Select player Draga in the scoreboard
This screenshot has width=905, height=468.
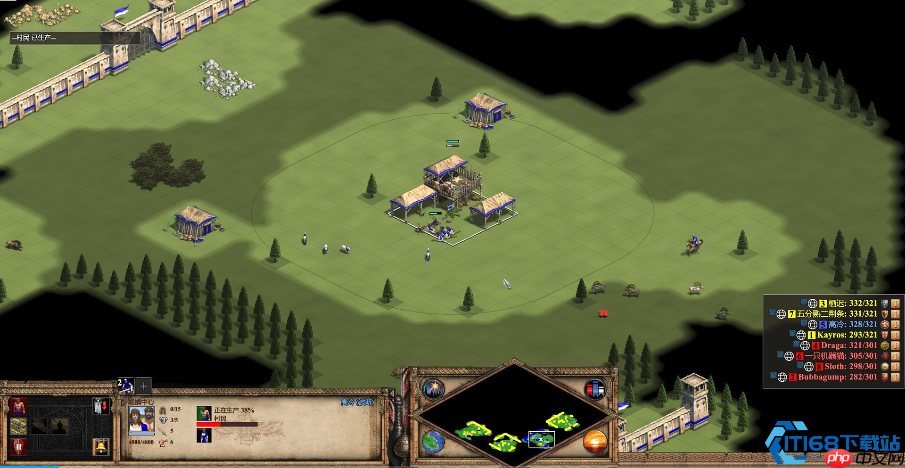pyautogui.click(x=845, y=345)
